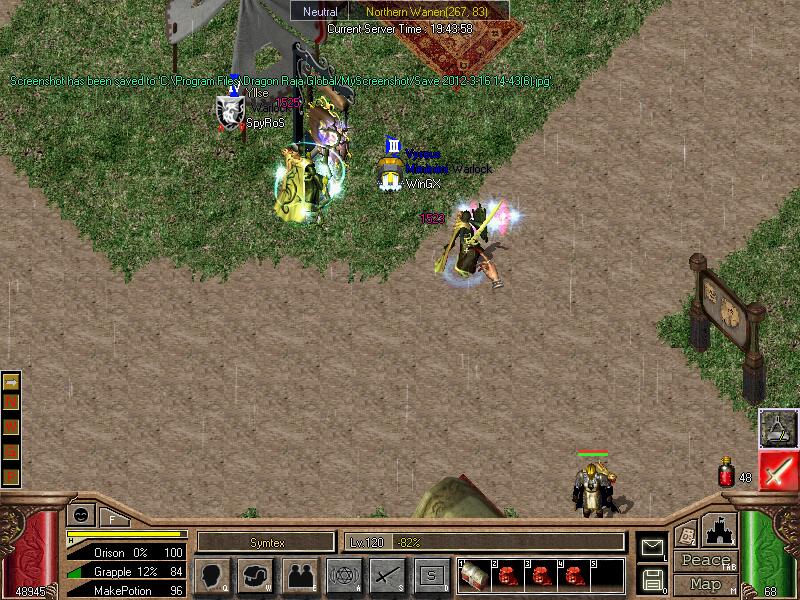Open the castle silhouette icon

720,530
